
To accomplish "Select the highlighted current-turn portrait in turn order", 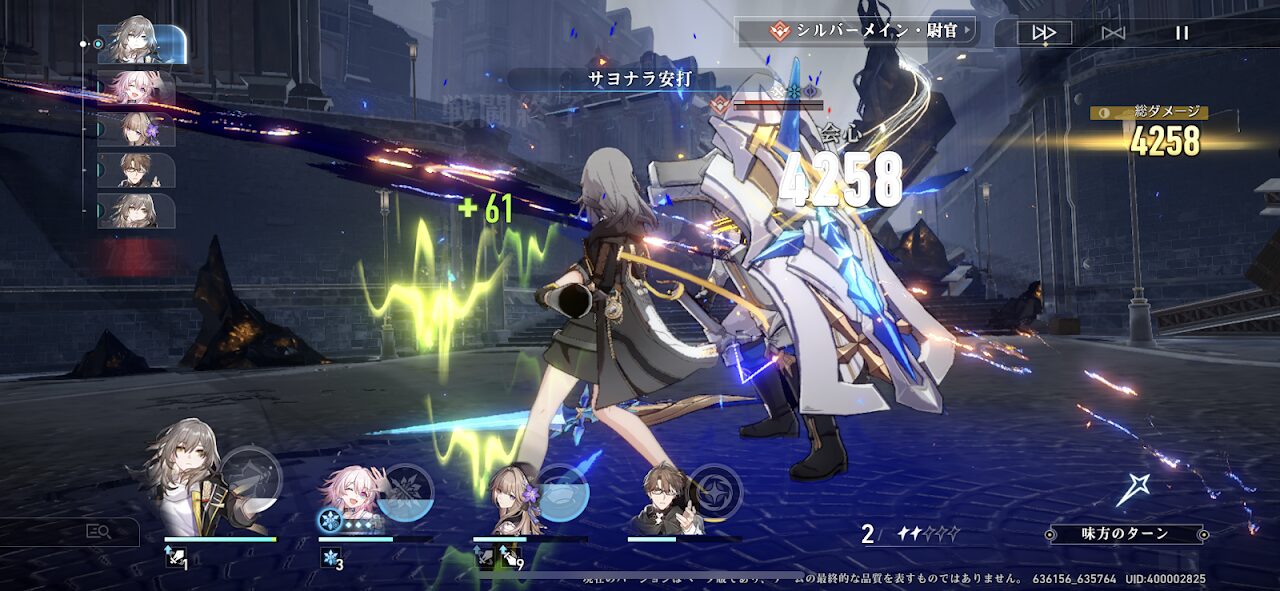I will point(140,44).
